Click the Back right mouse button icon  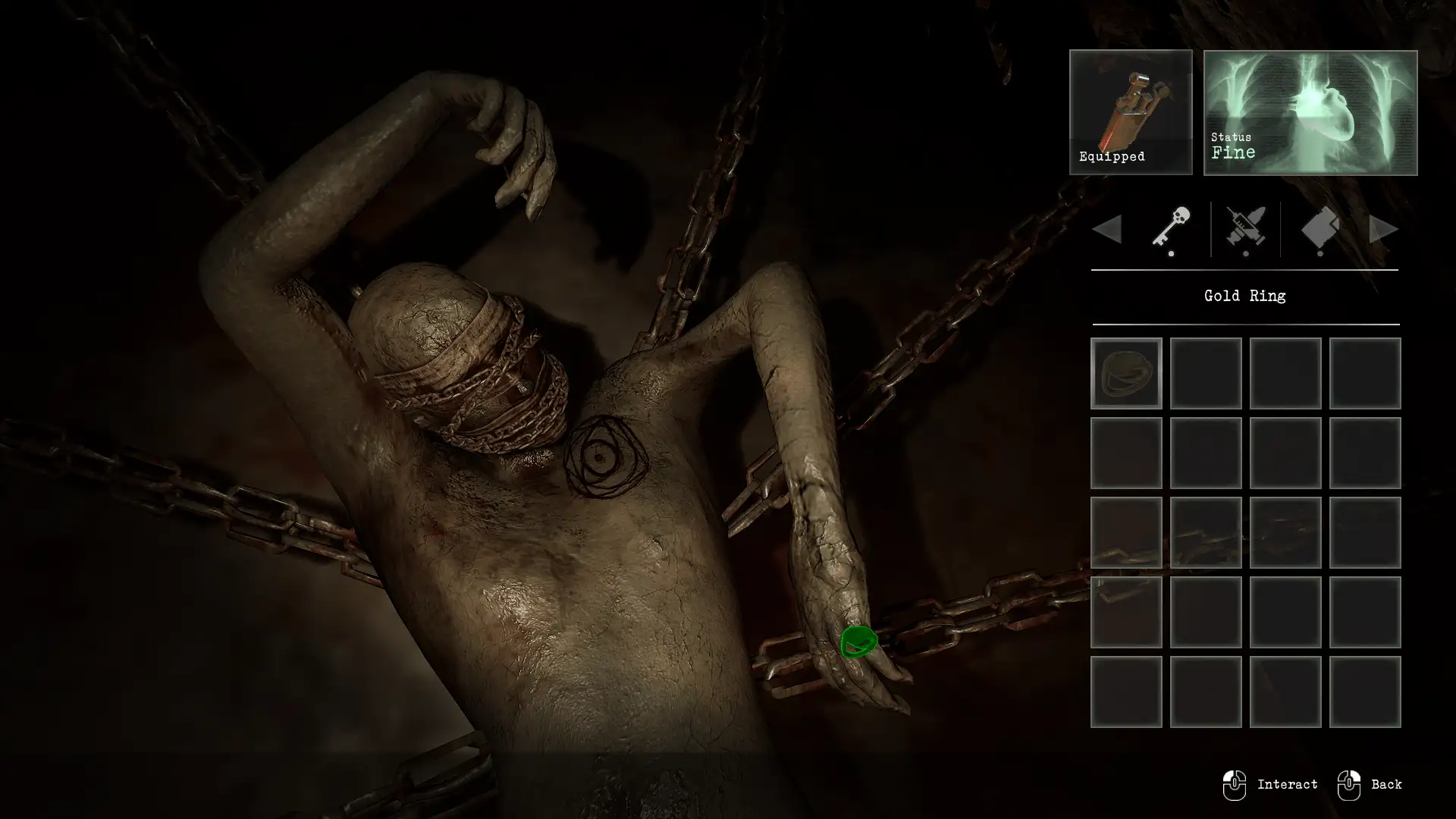[1349, 784]
